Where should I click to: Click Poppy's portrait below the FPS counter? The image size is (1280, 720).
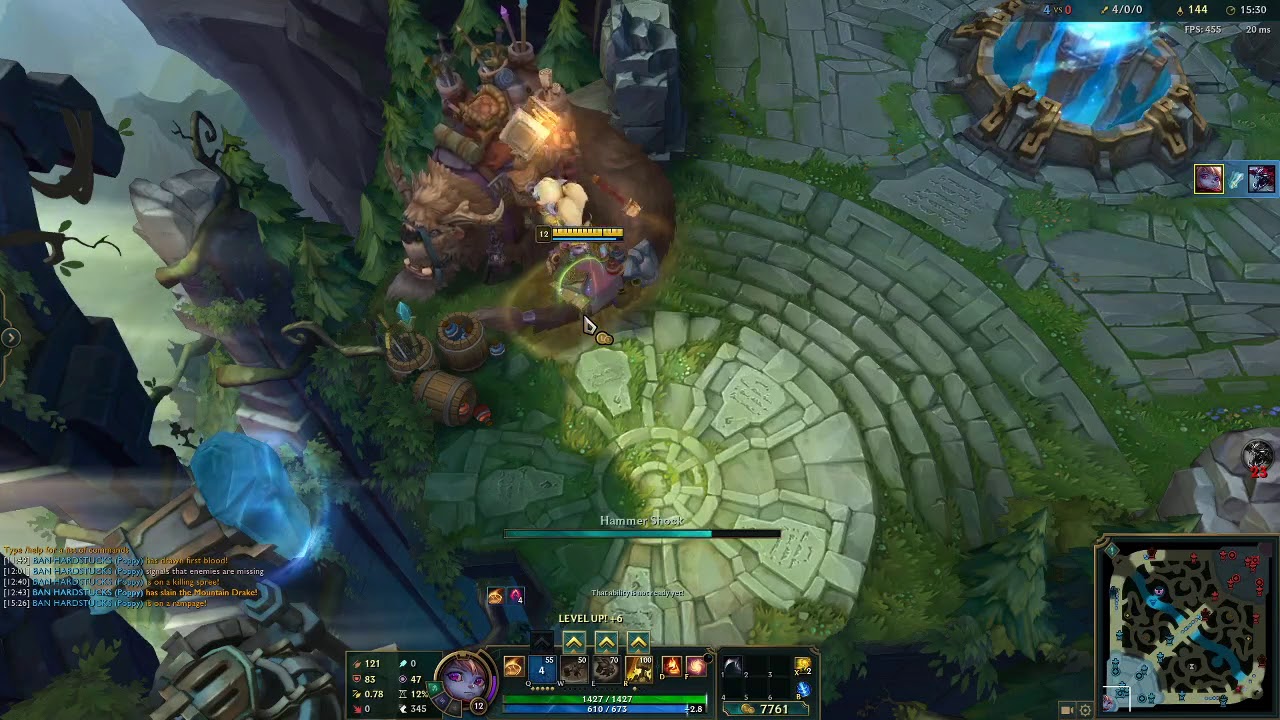tap(1210, 181)
